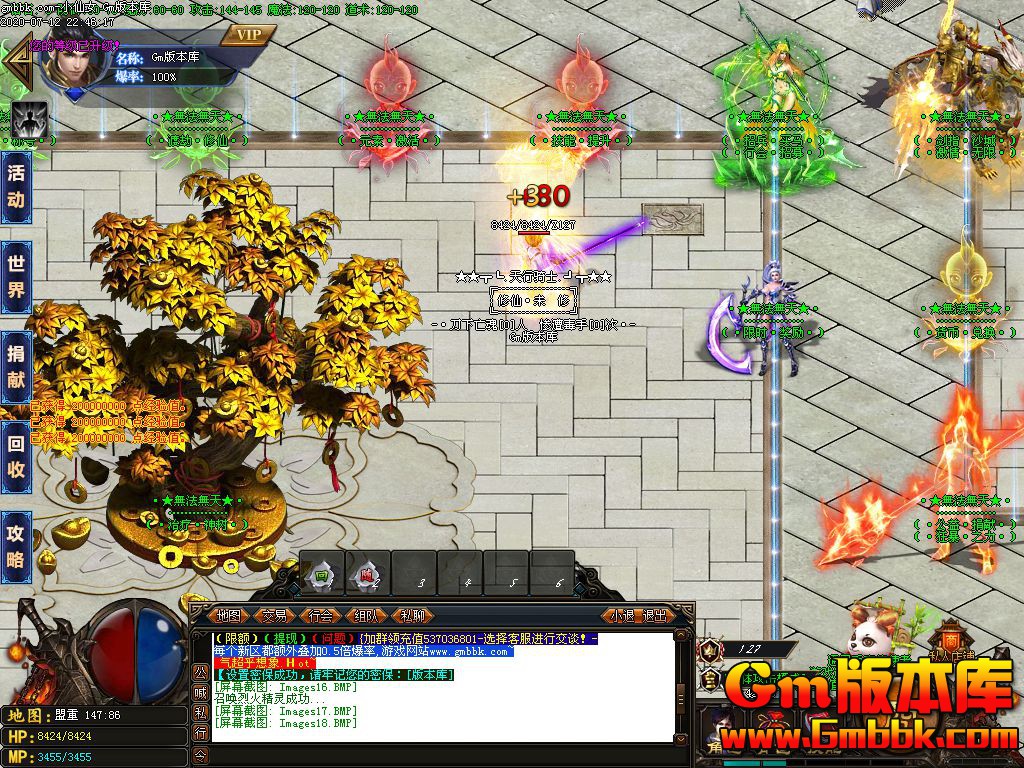Open the 交易 trade window
Viewport: 1024px width, 768px height.
coord(275,616)
